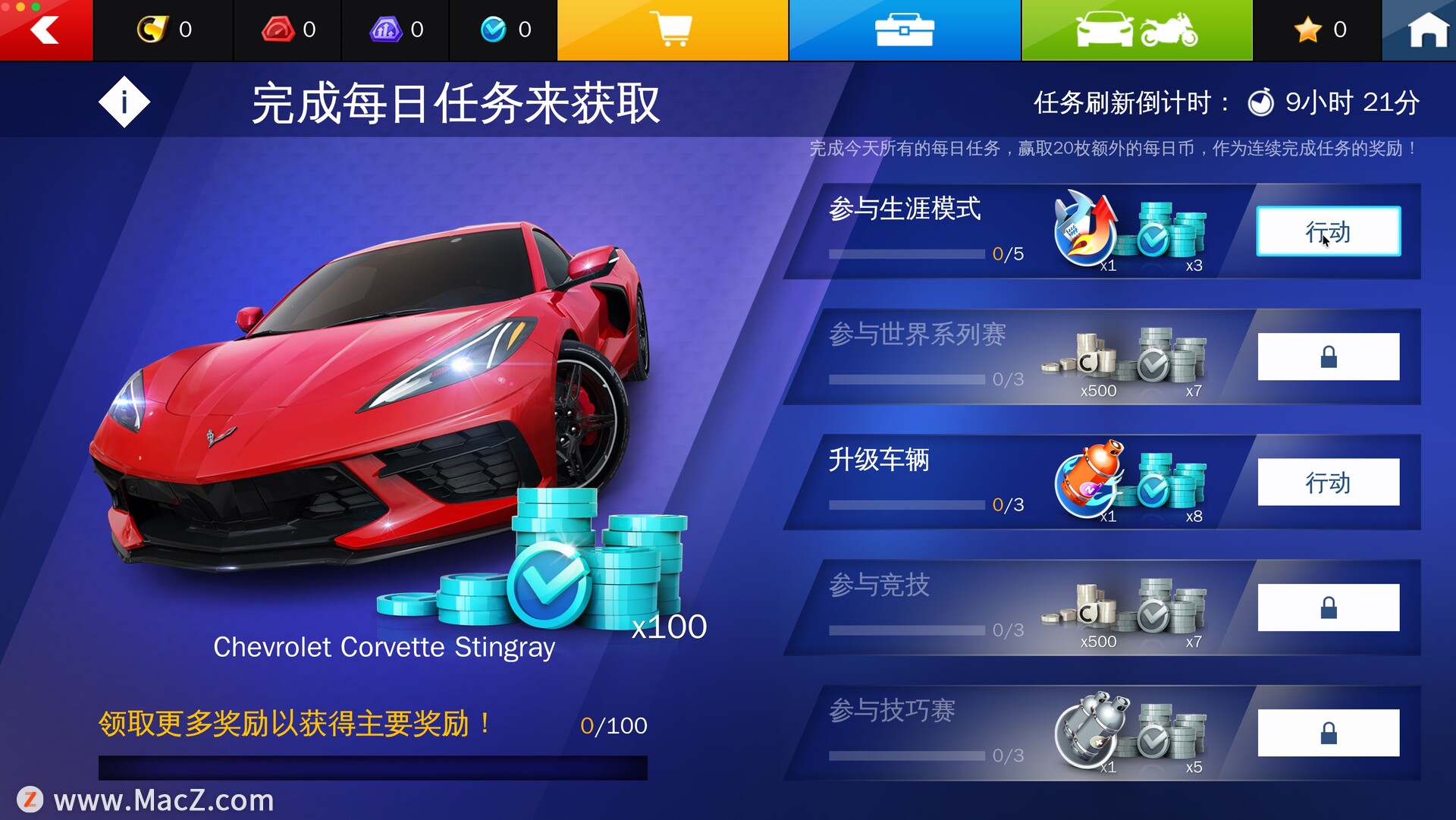Close the window with the red button
The image size is (1456, 820).
coord(7,6)
